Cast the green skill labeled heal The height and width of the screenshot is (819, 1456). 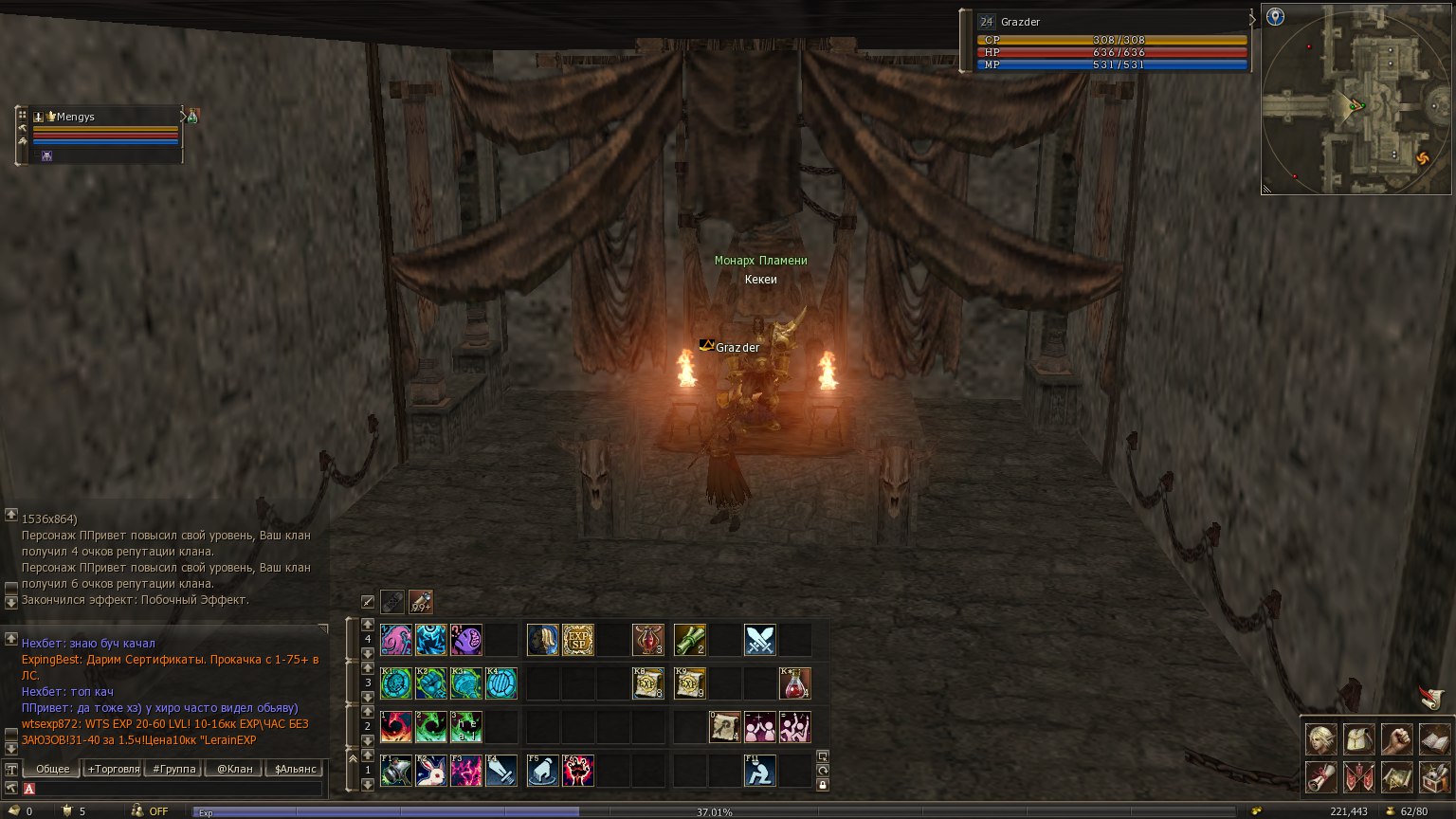click(x=466, y=727)
